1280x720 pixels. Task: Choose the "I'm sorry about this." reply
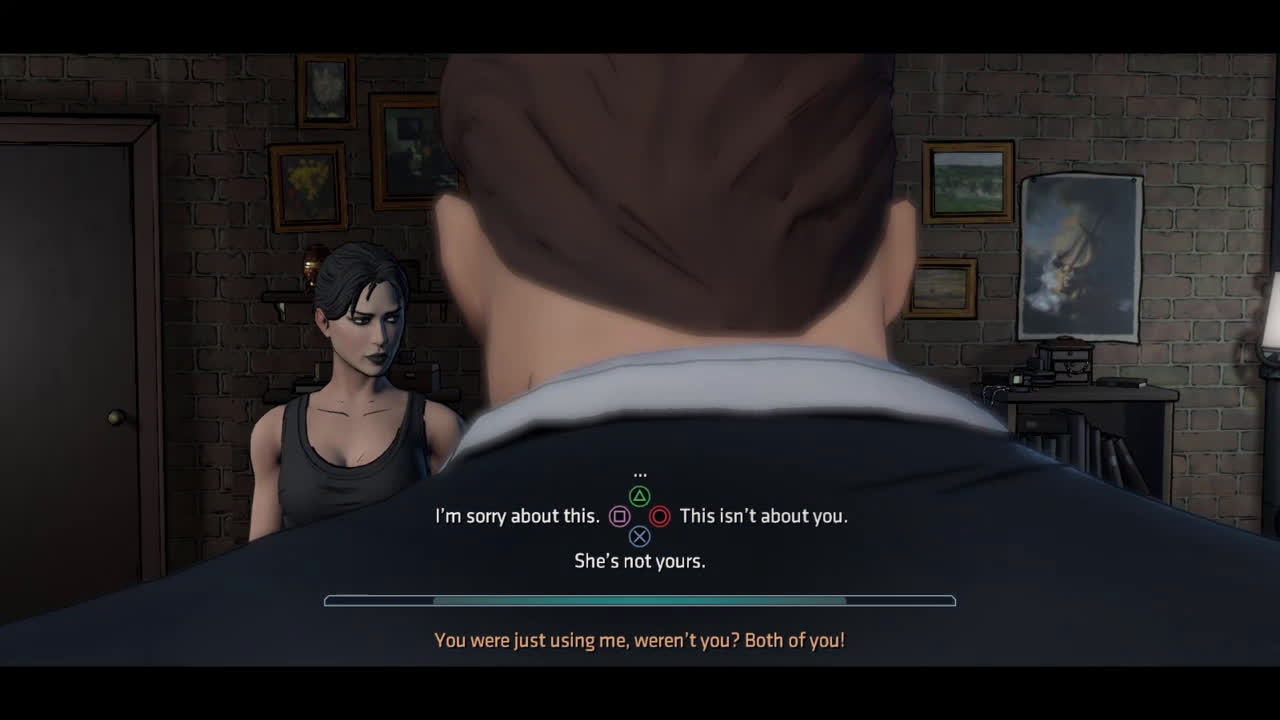click(x=517, y=516)
